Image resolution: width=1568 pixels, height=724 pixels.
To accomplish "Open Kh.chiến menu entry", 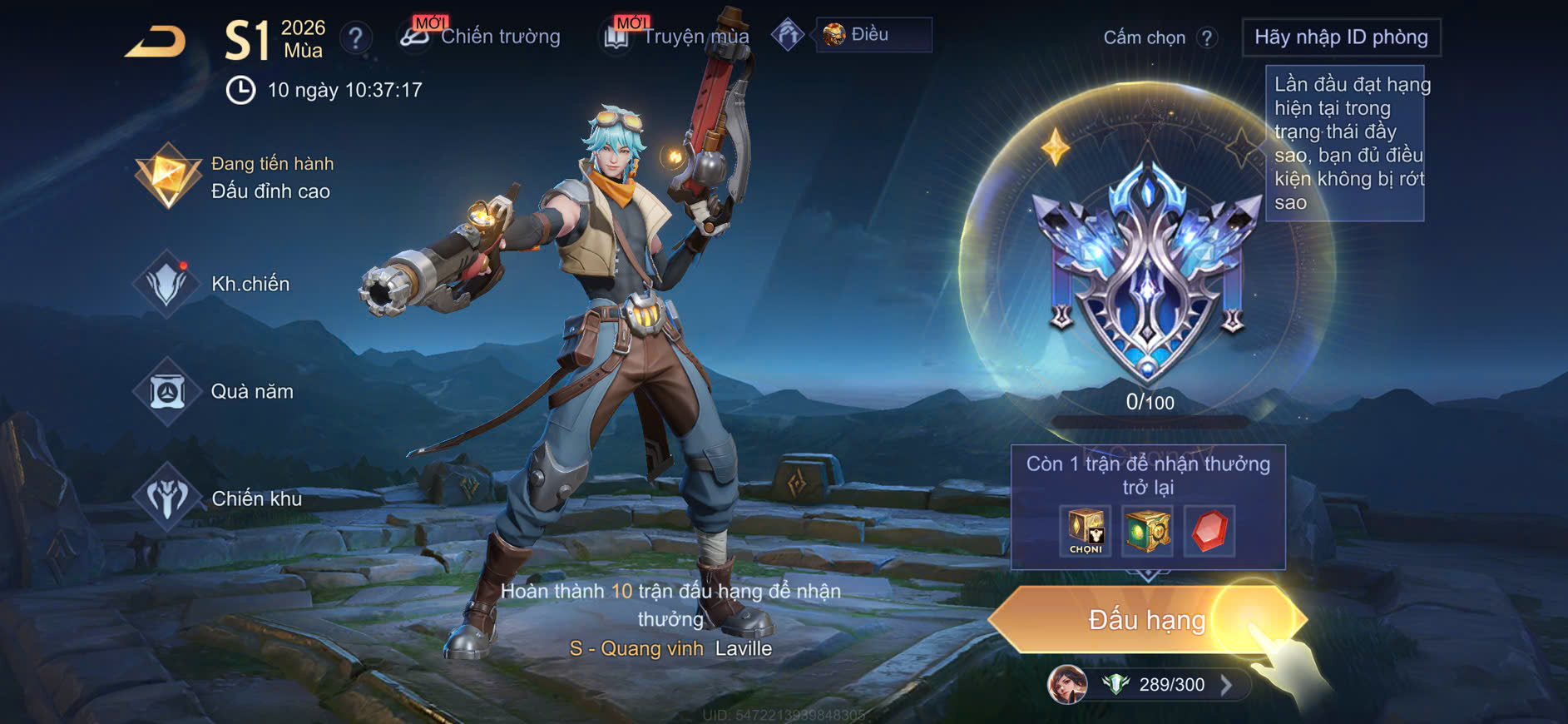I will point(216,284).
